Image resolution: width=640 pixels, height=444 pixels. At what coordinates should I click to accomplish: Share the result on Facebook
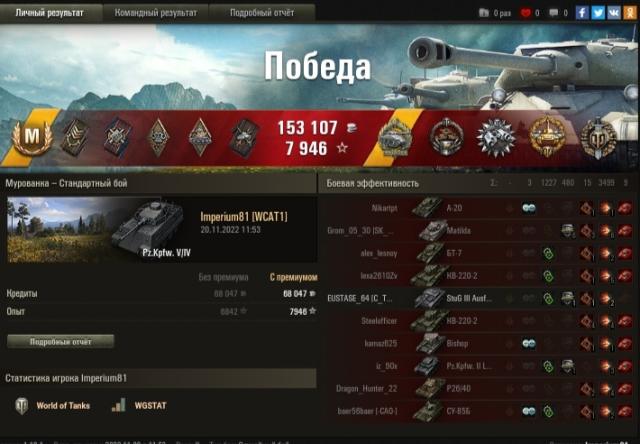point(582,12)
